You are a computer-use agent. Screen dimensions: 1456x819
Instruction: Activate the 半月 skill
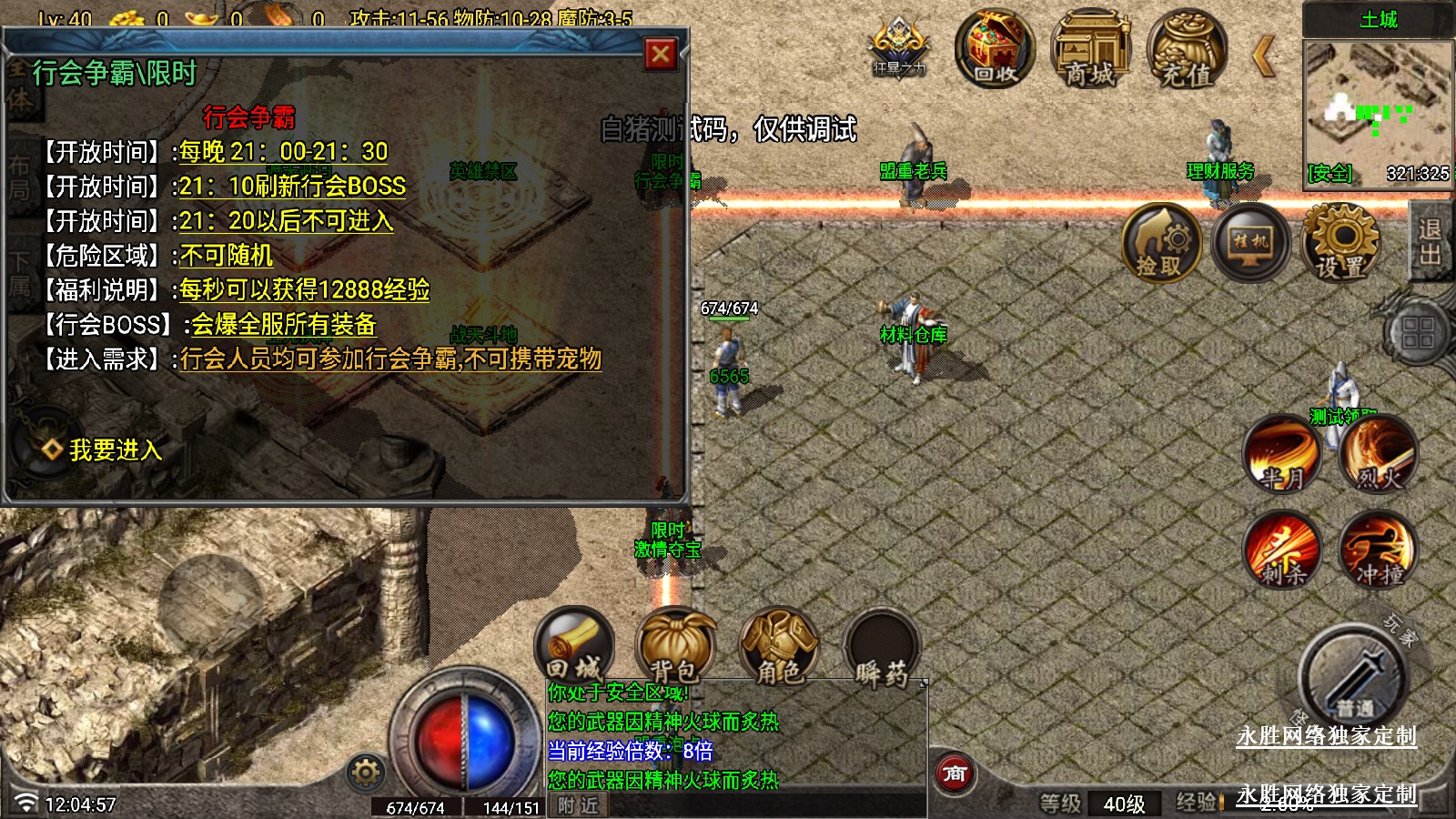pos(1282,453)
